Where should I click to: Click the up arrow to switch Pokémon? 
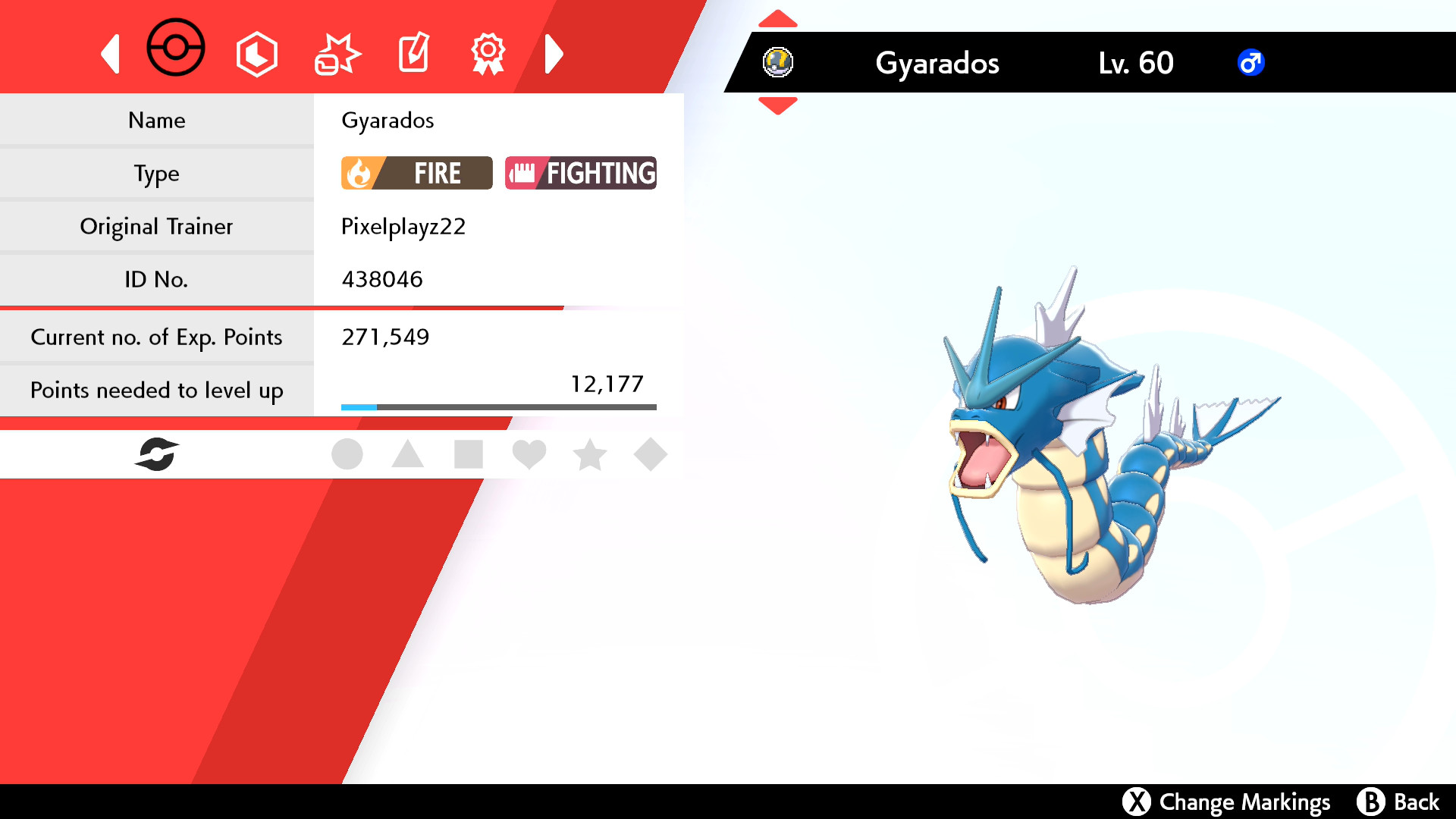pyautogui.click(x=777, y=17)
